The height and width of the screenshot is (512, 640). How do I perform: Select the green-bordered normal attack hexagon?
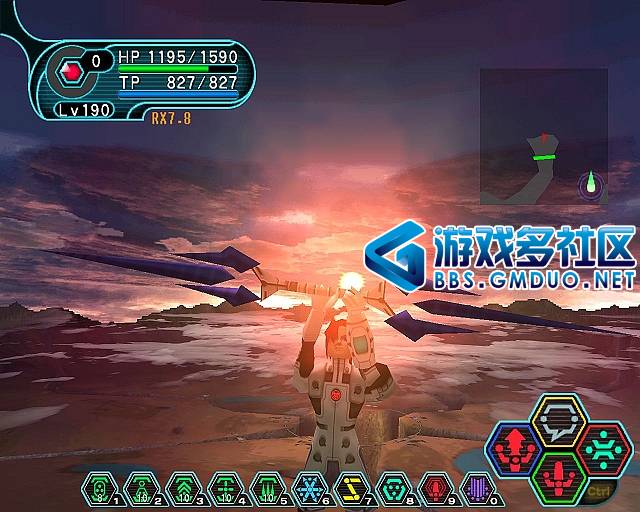tap(557, 476)
